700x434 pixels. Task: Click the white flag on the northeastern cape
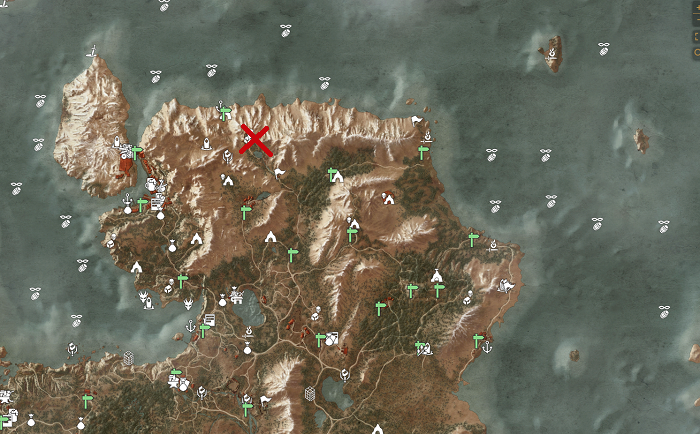[x=416, y=121]
